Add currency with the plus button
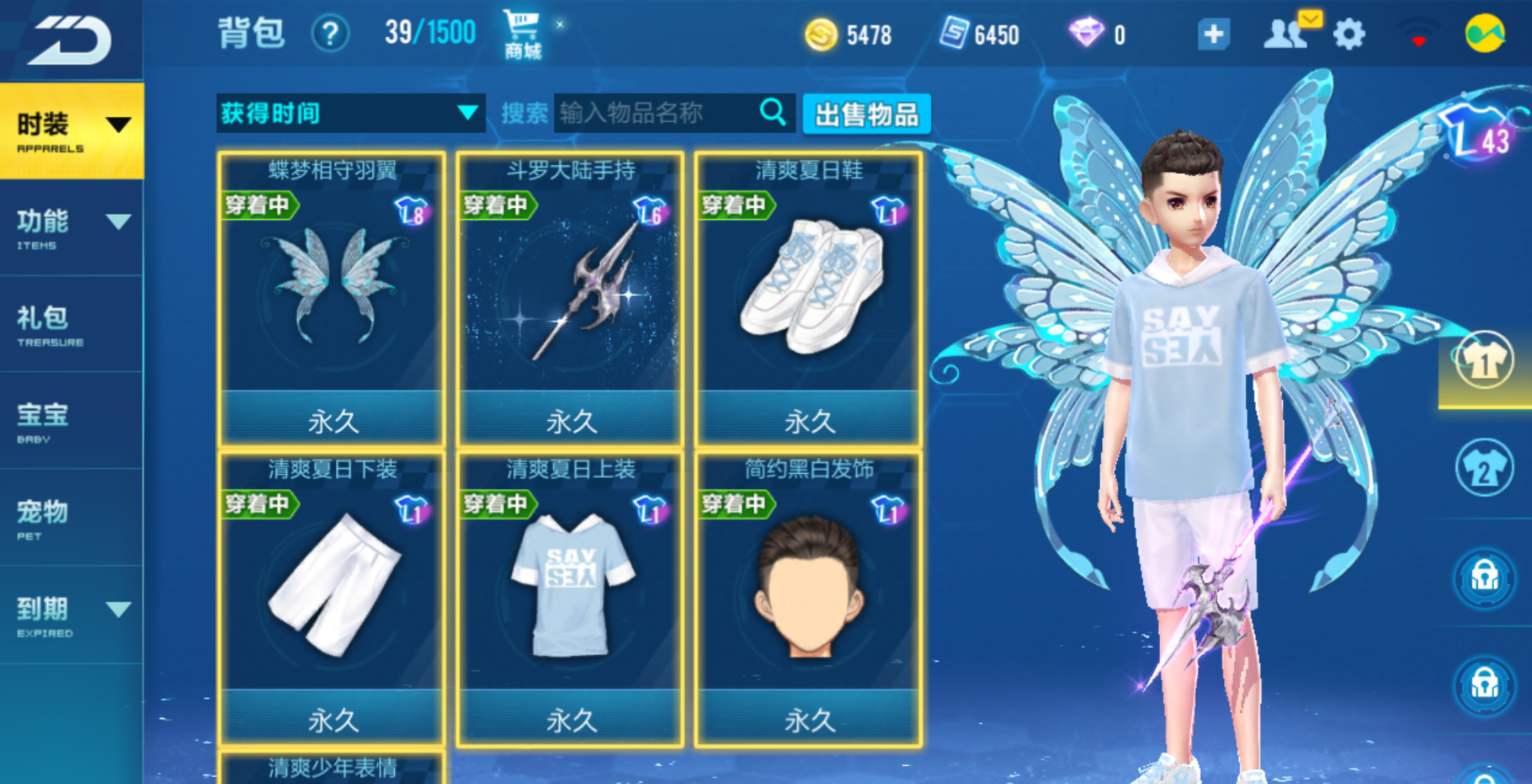The height and width of the screenshot is (784, 1532). pyautogui.click(x=1214, y=34)
